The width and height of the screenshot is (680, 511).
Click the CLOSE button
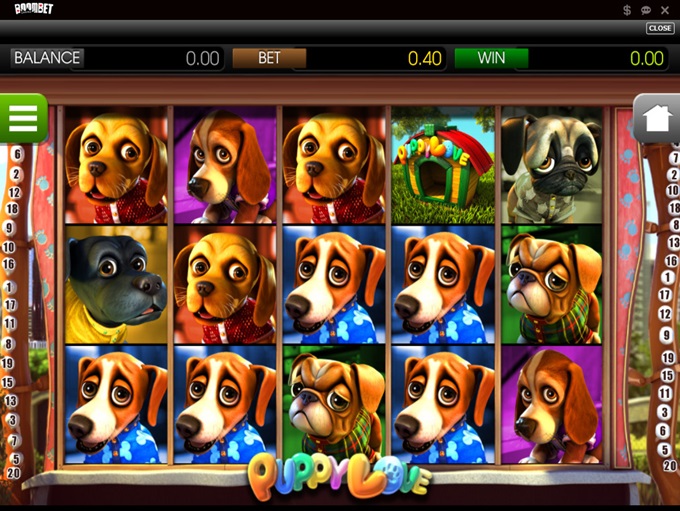tap(660, 28)
